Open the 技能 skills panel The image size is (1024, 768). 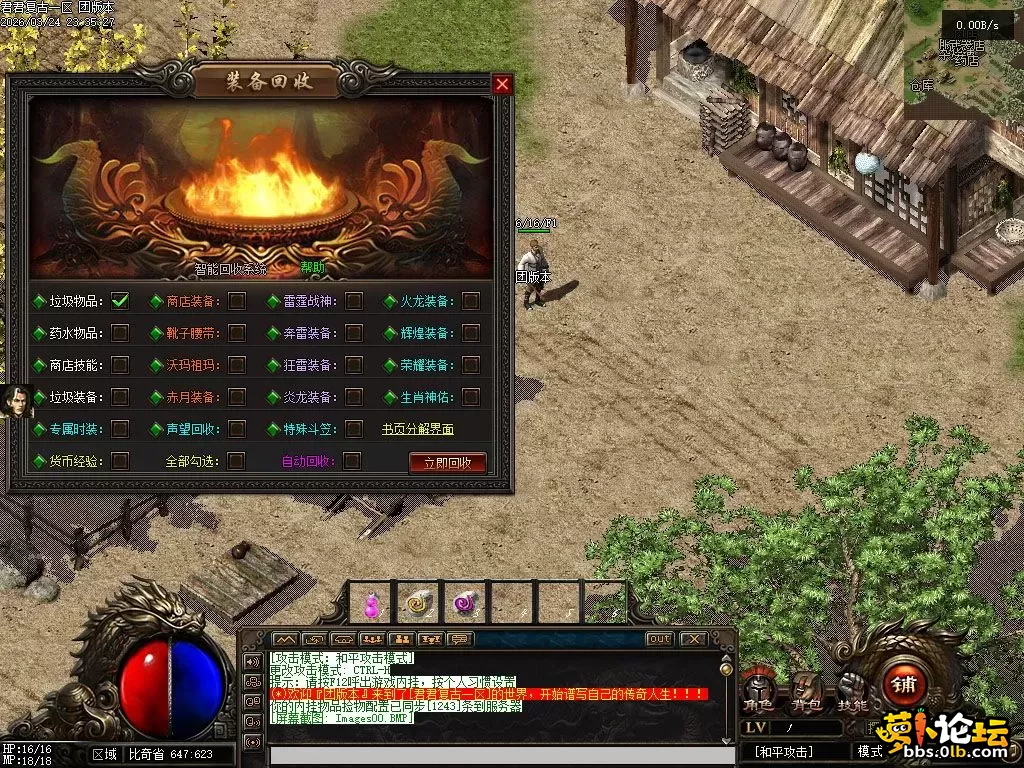tap(852, 690)
